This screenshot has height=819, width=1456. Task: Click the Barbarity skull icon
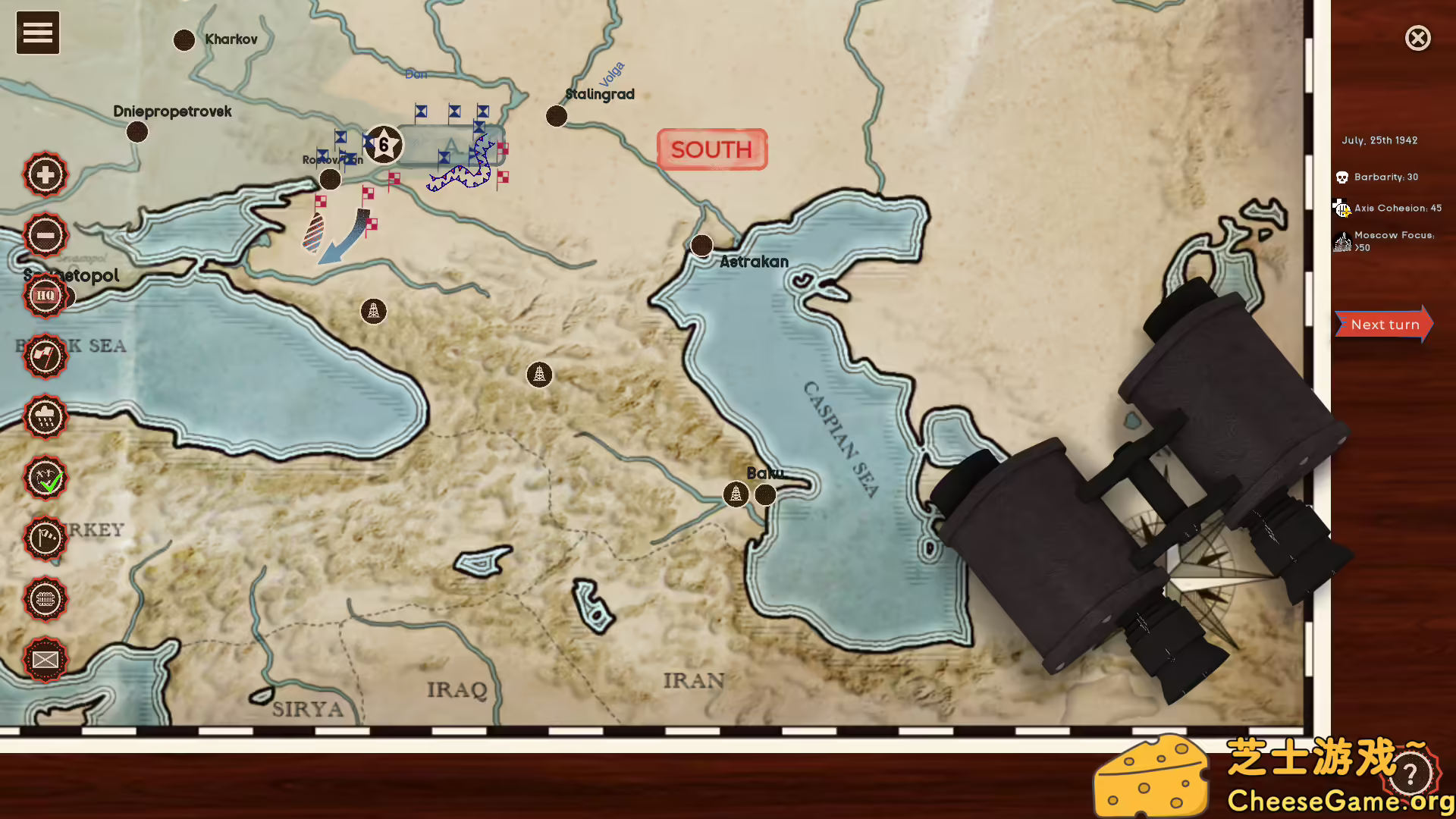click(x=1343, y=176)
